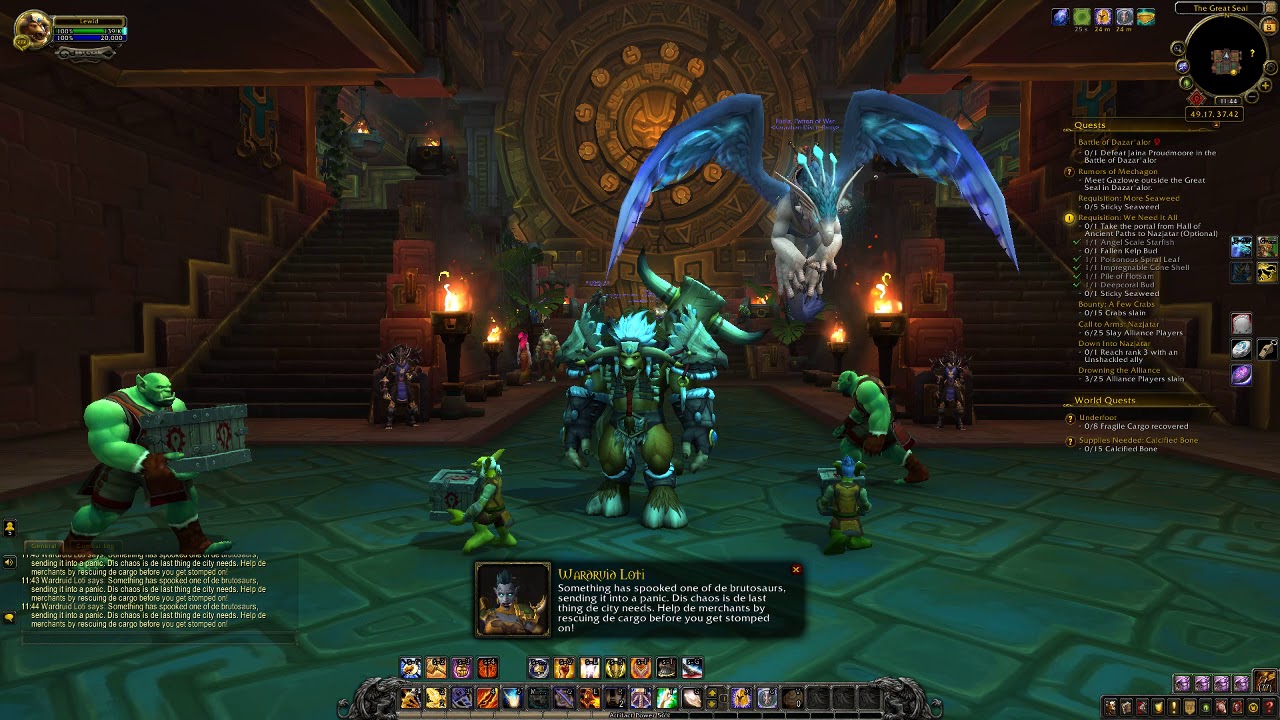This screenshot has width=1280, height=720.
Task: Switch to the General chat tab
Action: (x=44, y=546)
